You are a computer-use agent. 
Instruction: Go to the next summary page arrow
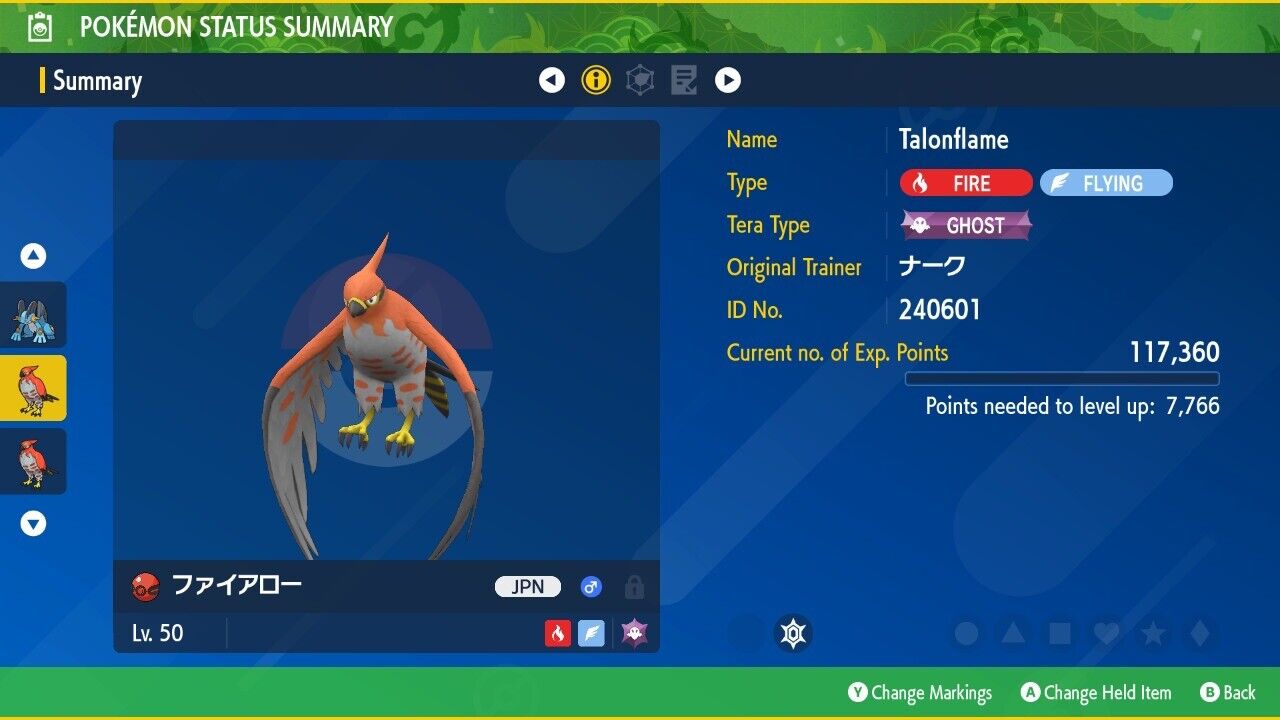tap(728, 80)
